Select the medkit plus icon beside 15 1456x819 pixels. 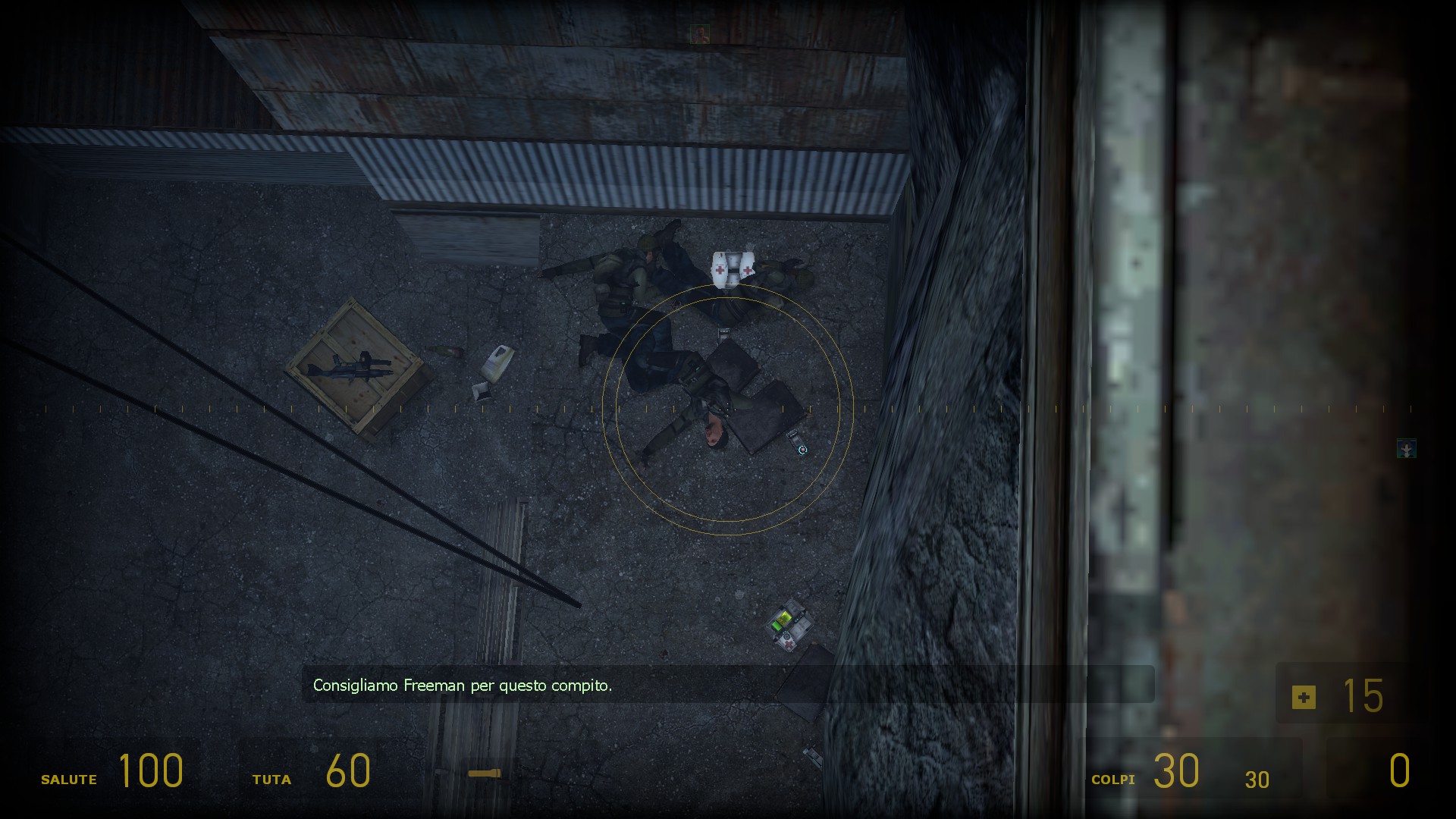[1304, 698]
